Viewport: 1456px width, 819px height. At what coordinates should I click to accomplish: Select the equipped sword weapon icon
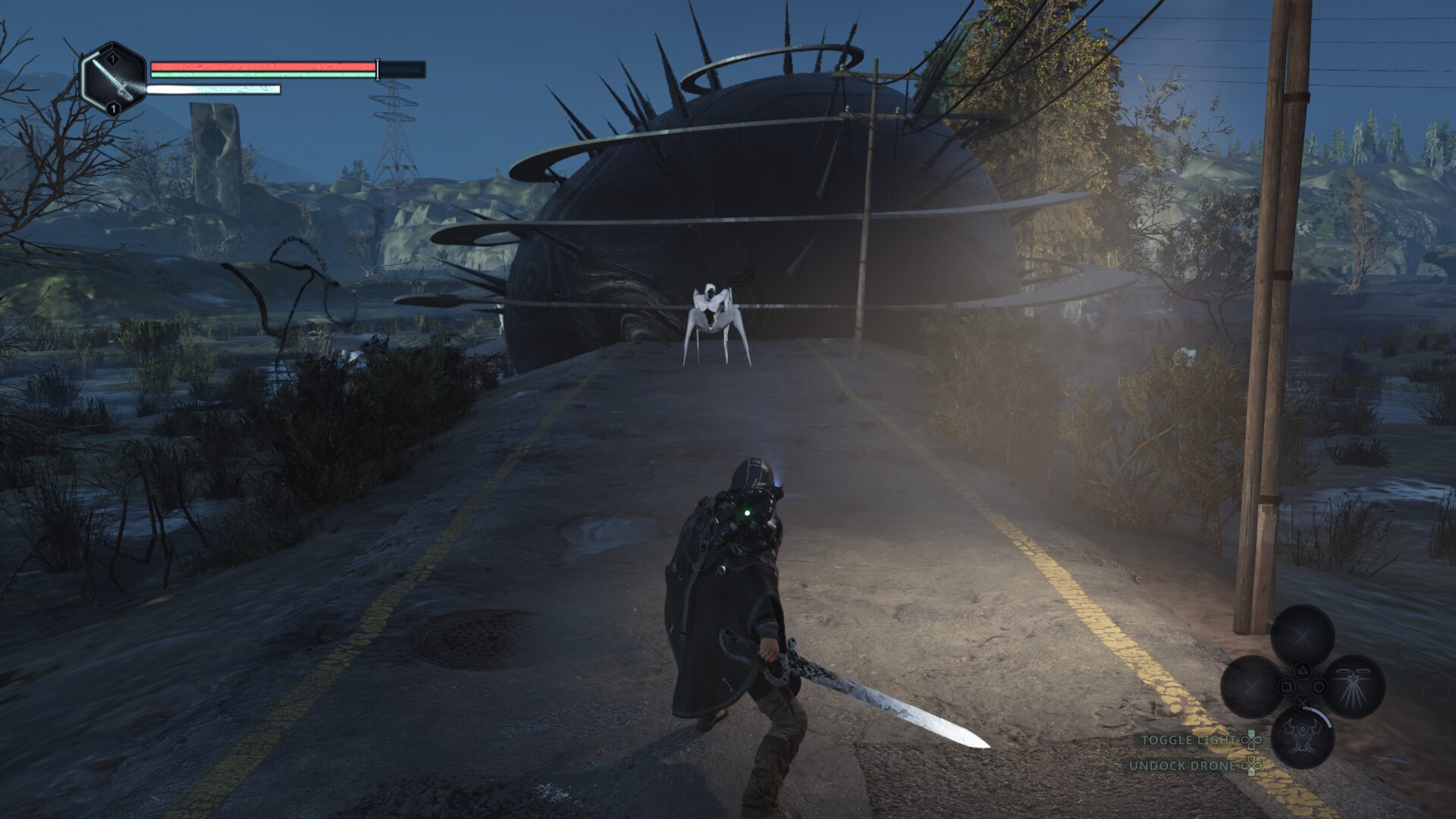114,78
